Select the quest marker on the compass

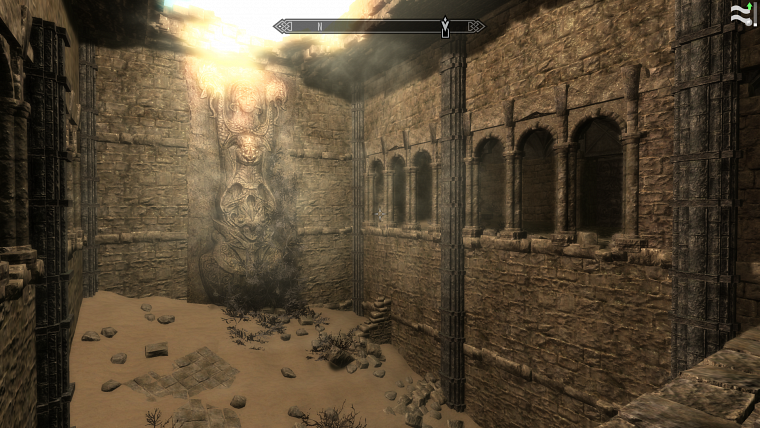click(x=444, y=26)
